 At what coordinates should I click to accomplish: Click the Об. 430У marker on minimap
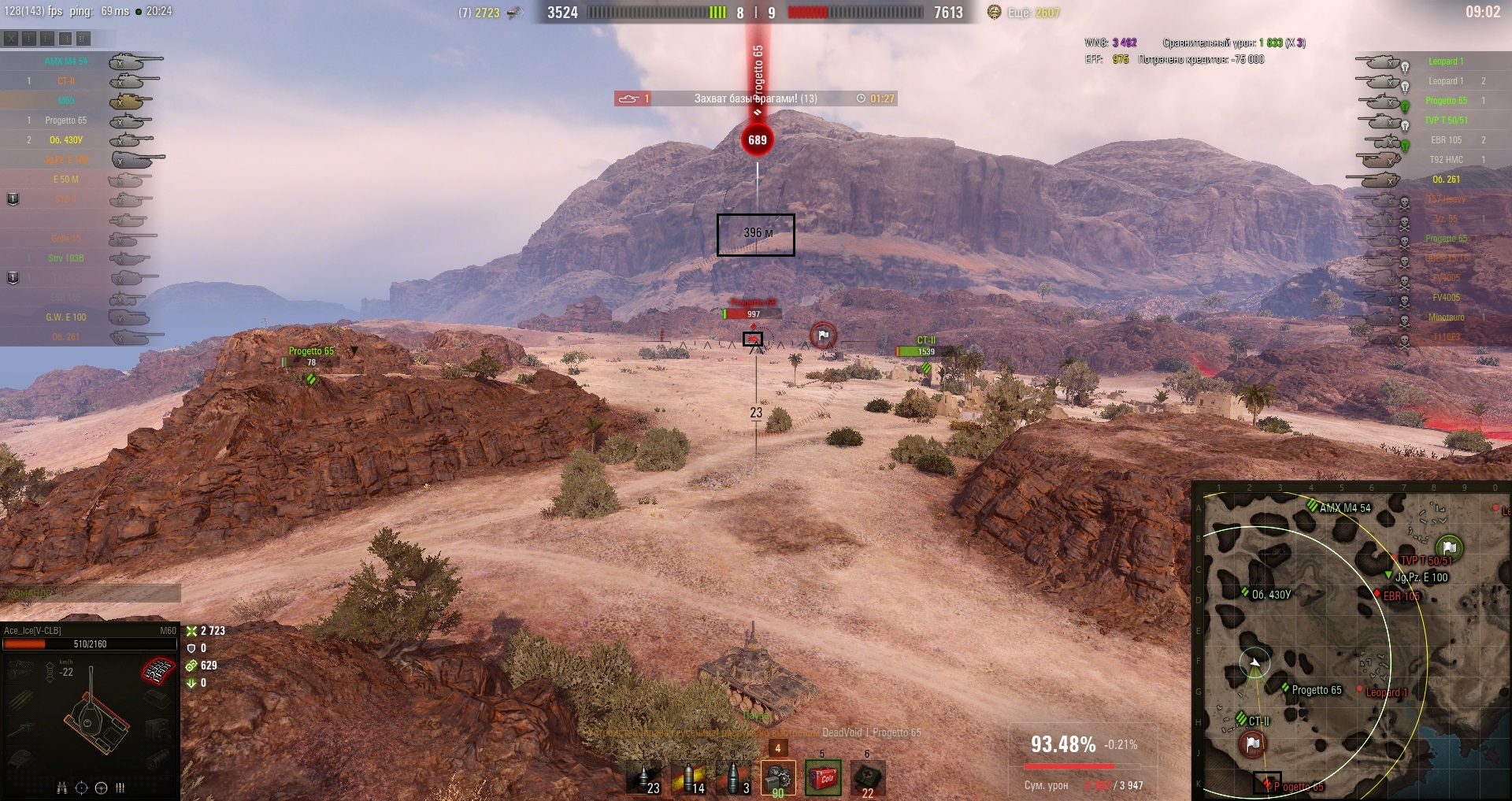(1245, 592)
